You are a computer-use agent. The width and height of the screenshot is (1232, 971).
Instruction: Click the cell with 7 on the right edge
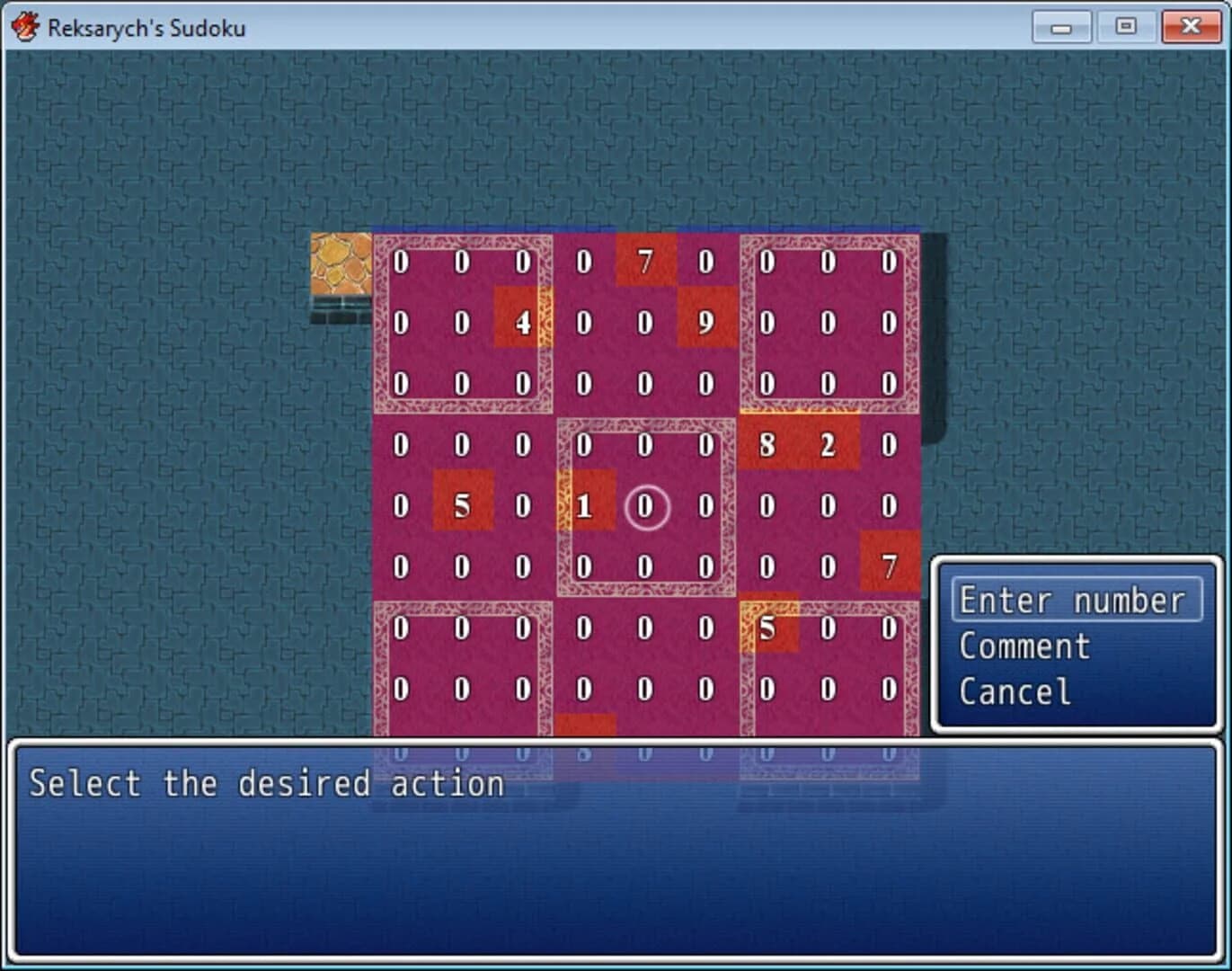tap(889, 568)
